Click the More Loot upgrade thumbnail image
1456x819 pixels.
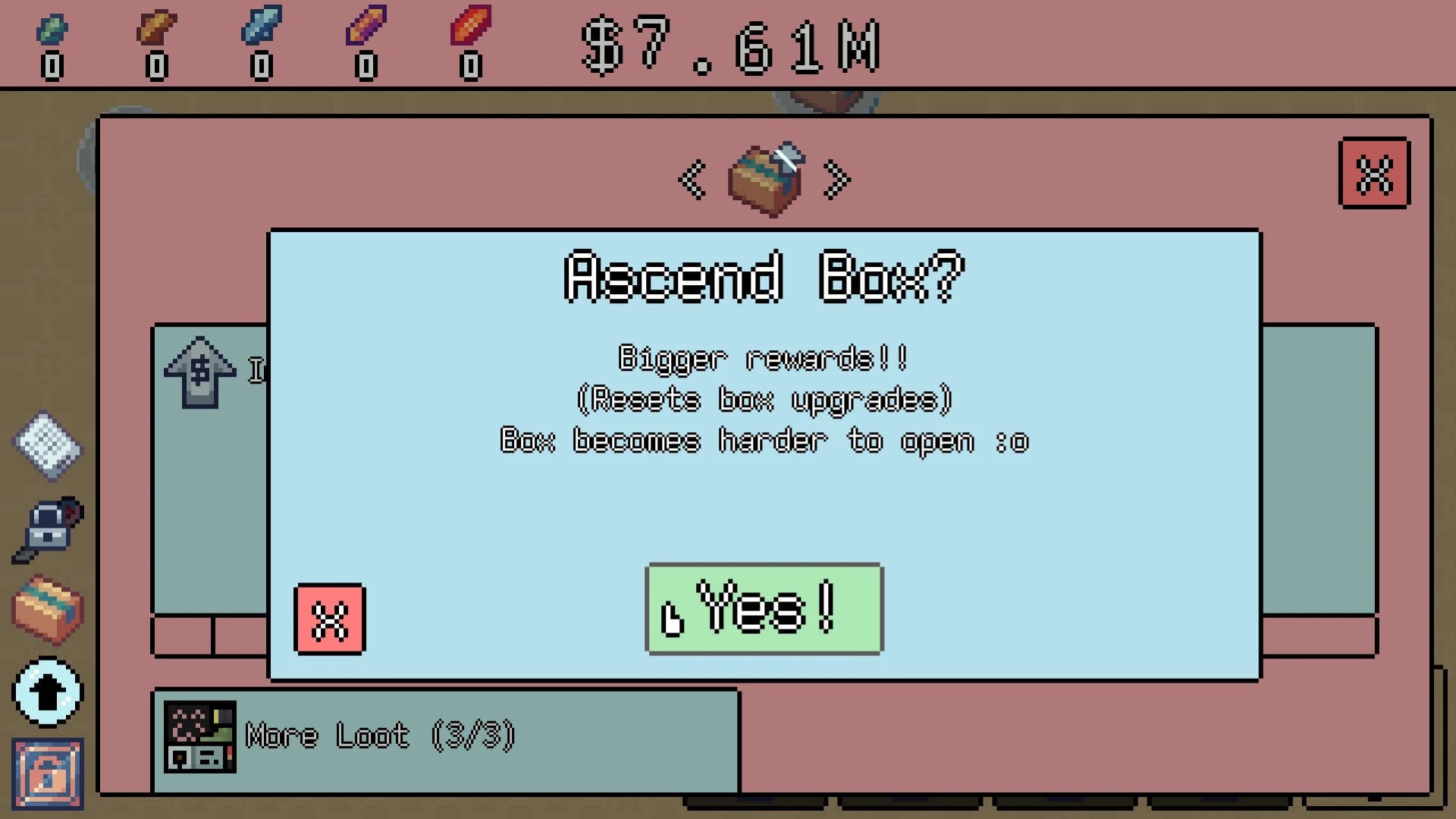(x=199, y=734)
